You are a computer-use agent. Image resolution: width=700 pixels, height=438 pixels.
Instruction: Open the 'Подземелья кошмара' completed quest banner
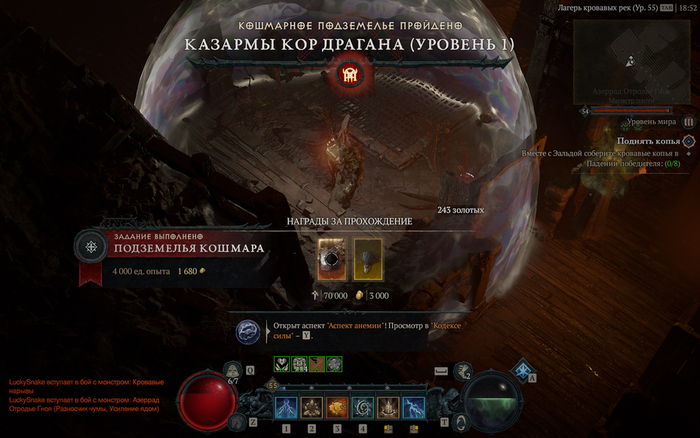175,247
